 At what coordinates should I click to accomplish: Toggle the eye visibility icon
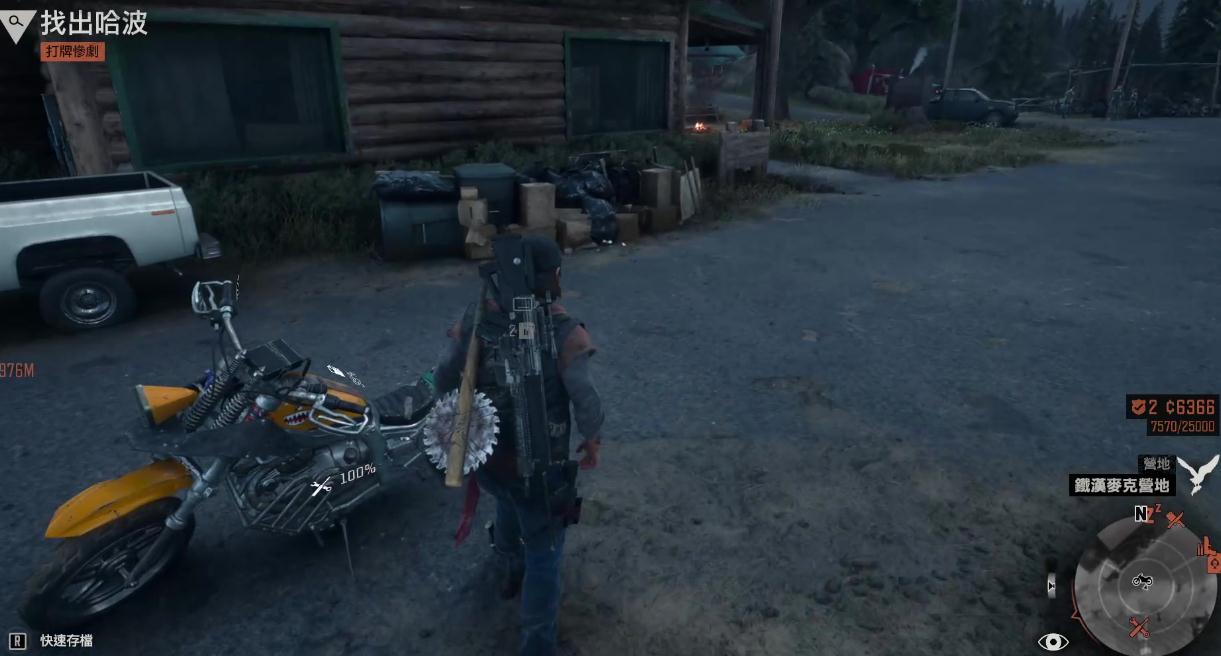pyautogui.click(x=1053, y=641)
